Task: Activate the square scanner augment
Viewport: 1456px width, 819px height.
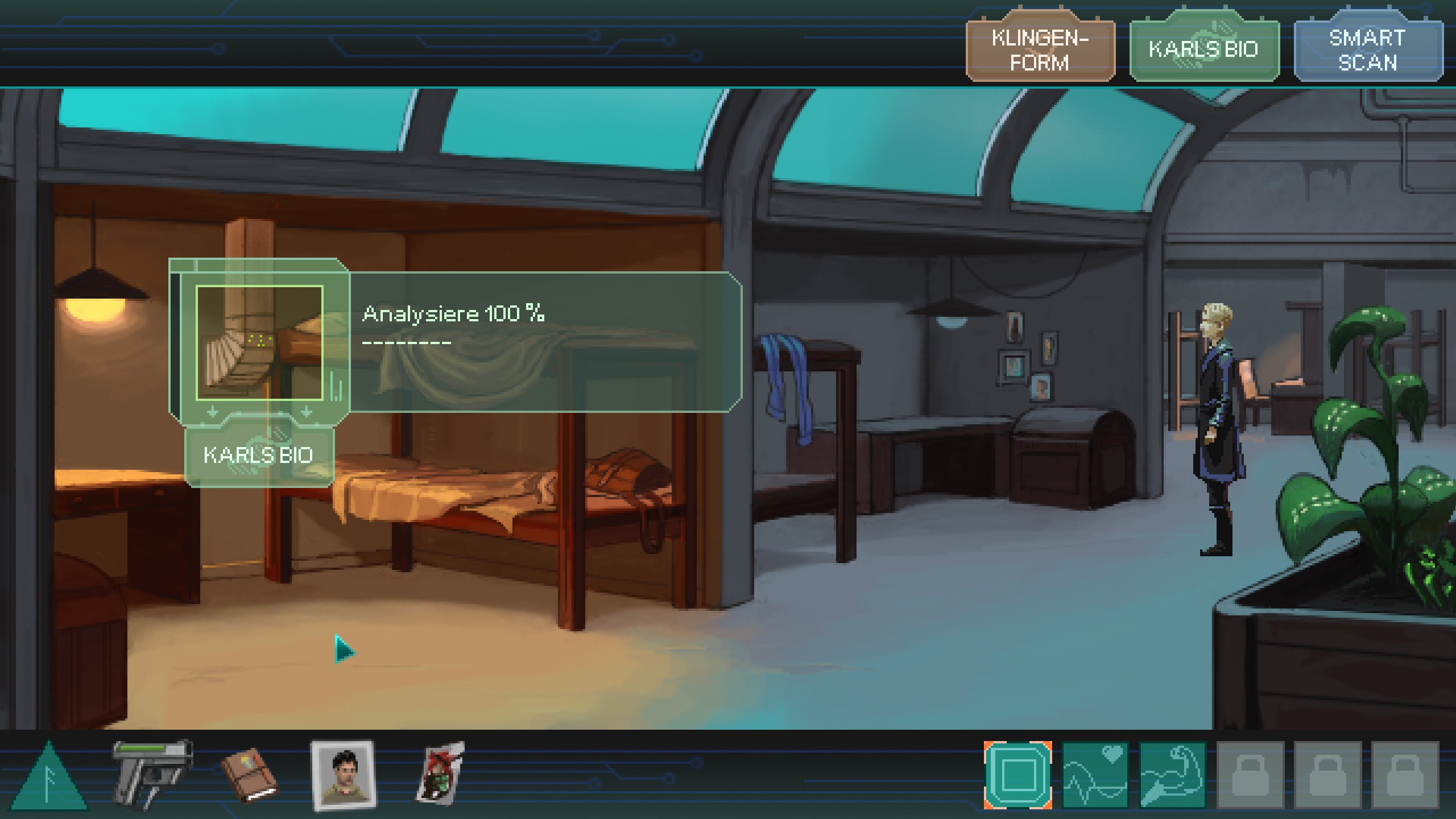Action: point(1017,775)
